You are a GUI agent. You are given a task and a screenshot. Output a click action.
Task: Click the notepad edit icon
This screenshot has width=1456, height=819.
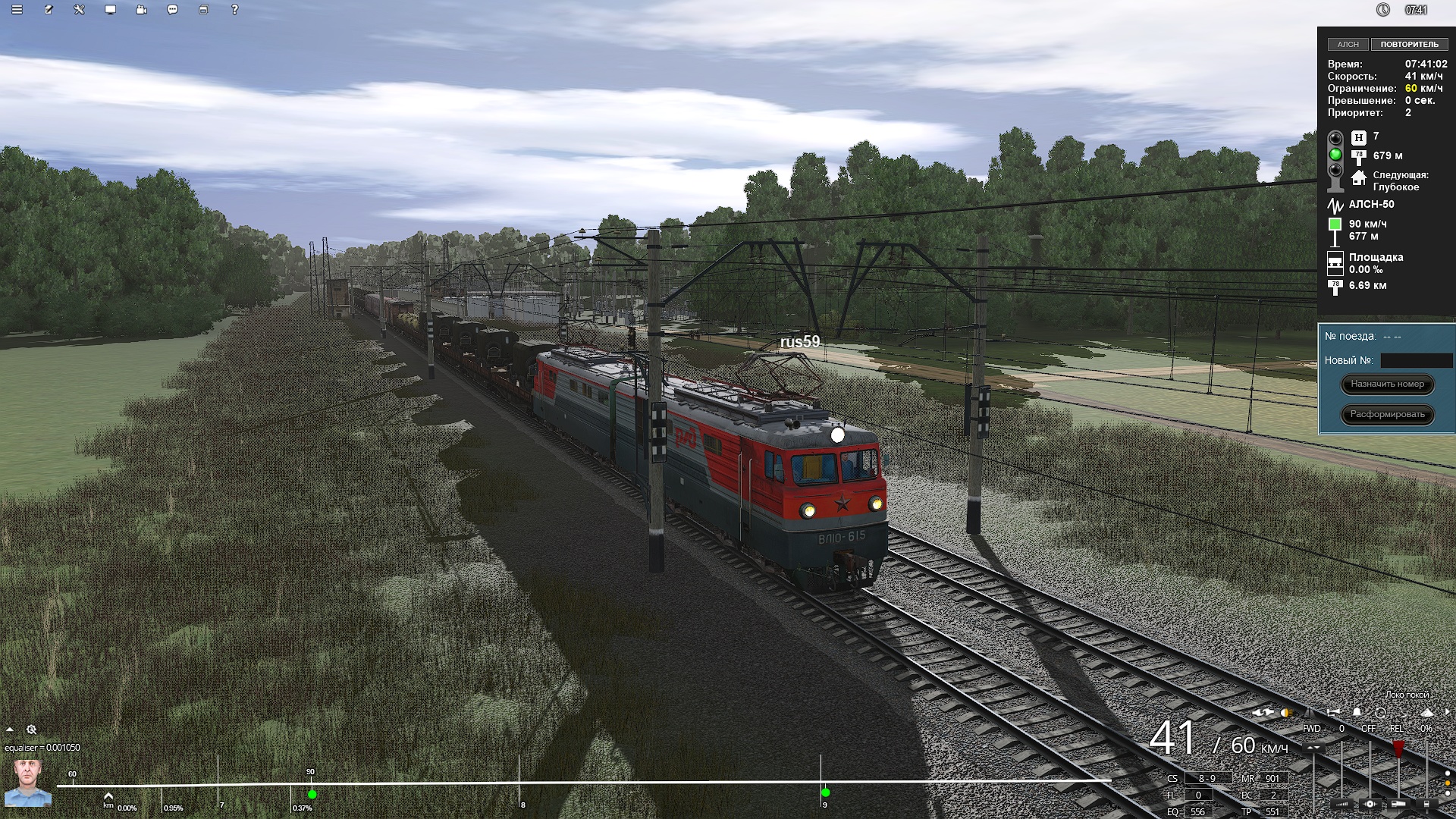pyautogui.click(x=49, y=10)
